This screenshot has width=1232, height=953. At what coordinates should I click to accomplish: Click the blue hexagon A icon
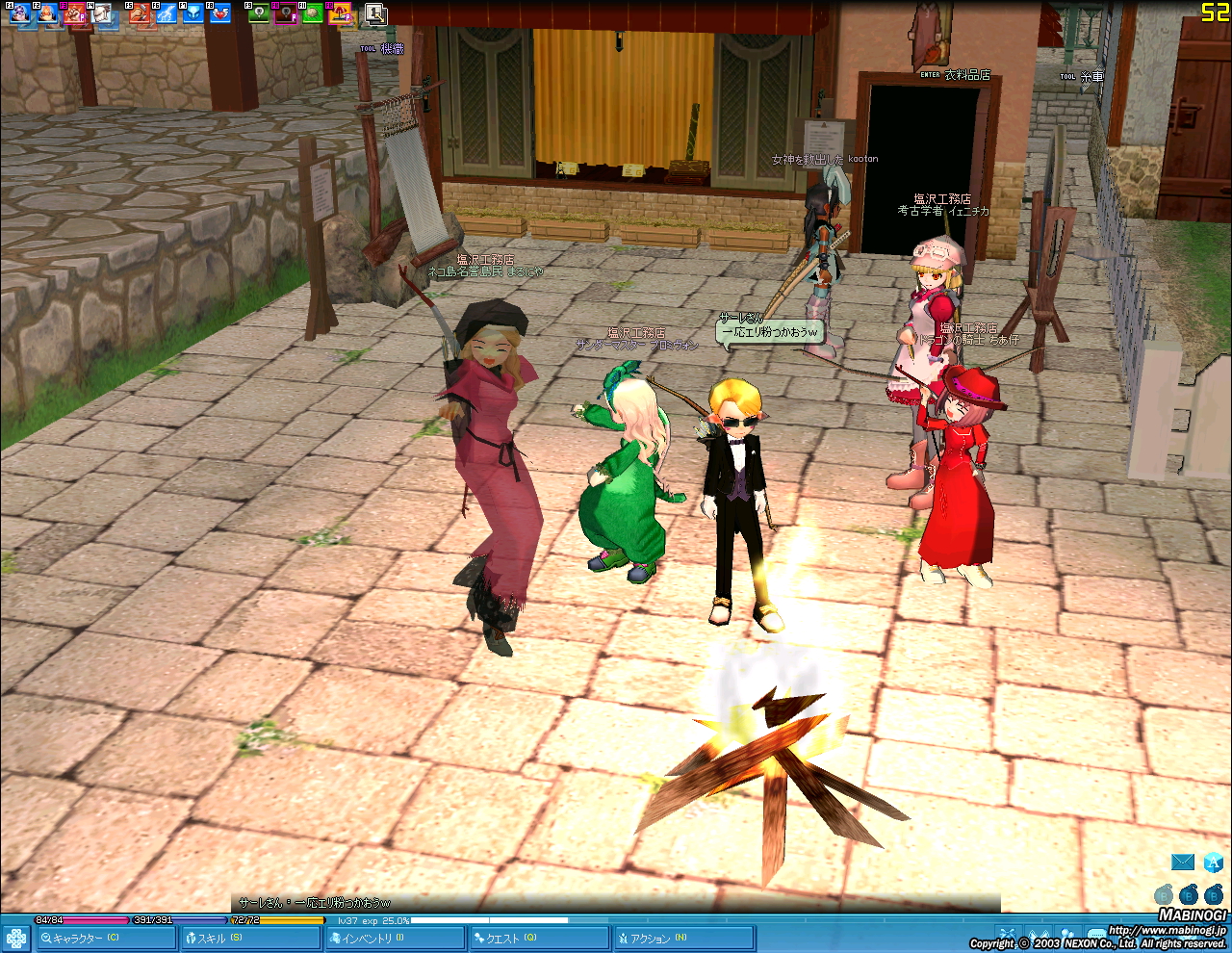1213,863
